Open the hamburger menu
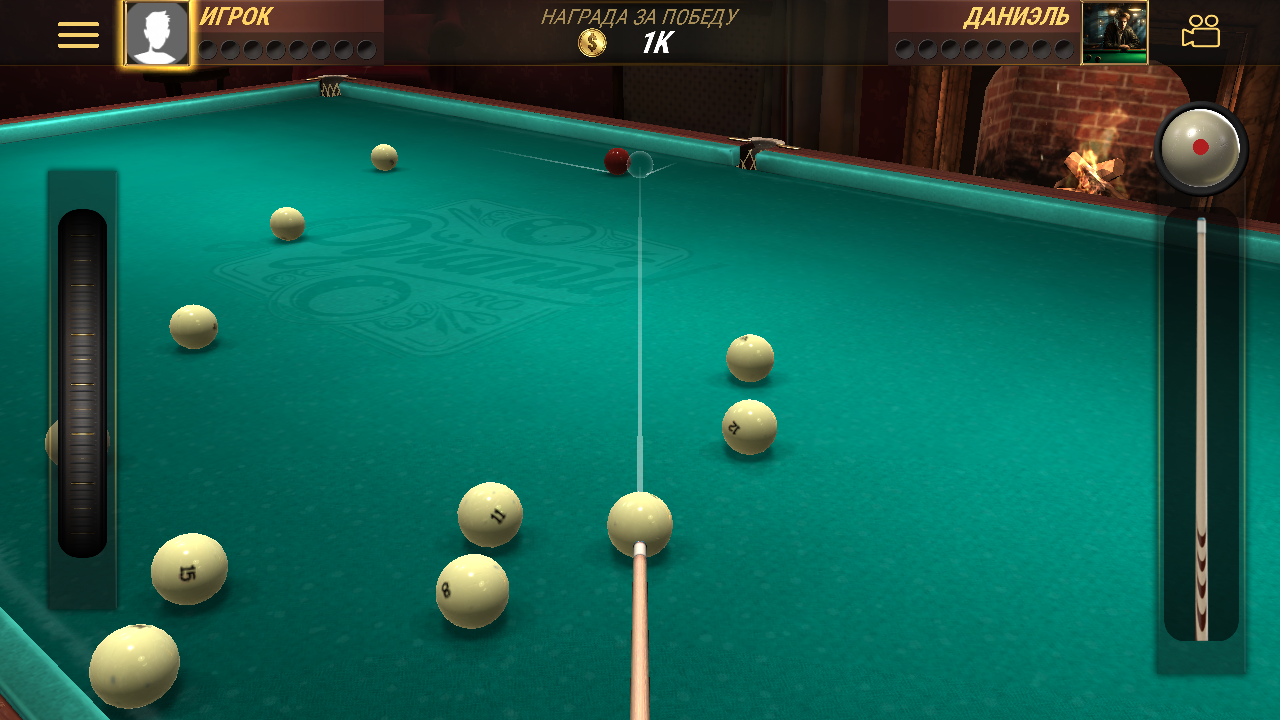This screenshot has height=720, width=1280. (78, 33)
